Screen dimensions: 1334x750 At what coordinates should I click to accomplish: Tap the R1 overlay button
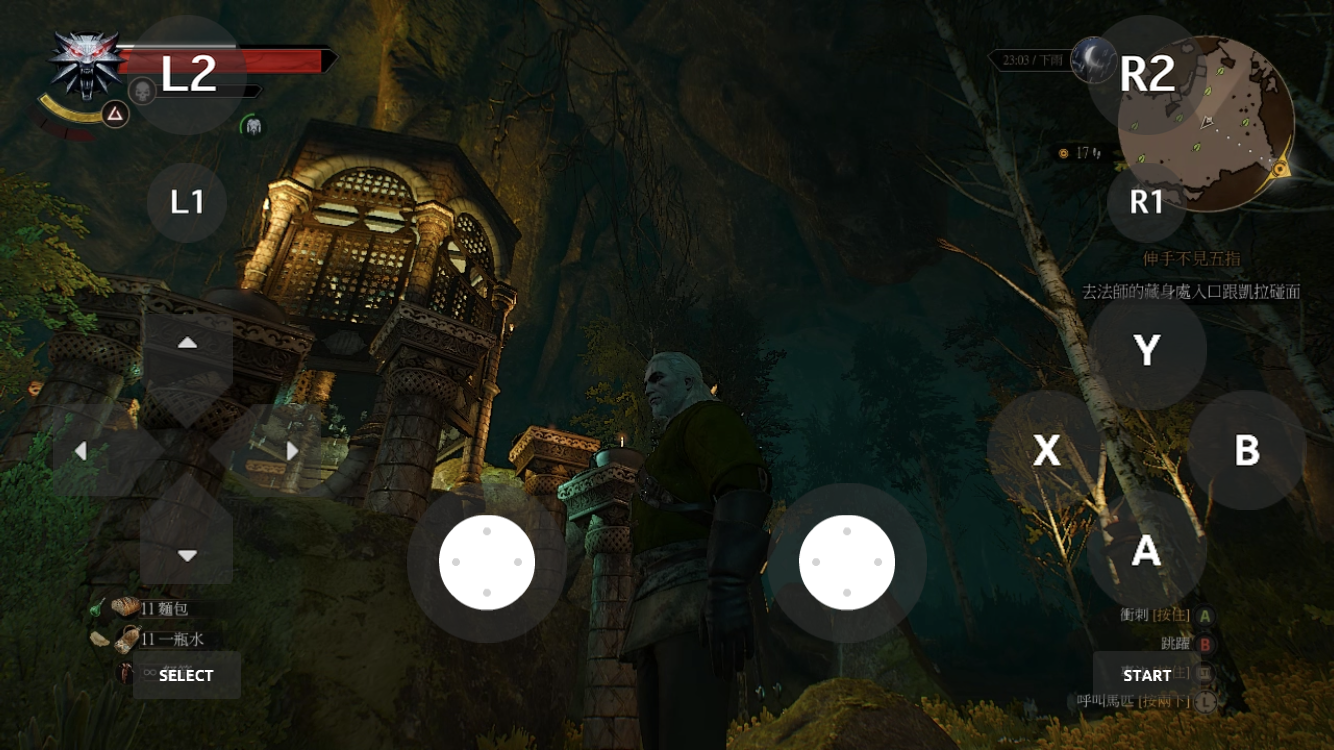(x=1147, y=203)
